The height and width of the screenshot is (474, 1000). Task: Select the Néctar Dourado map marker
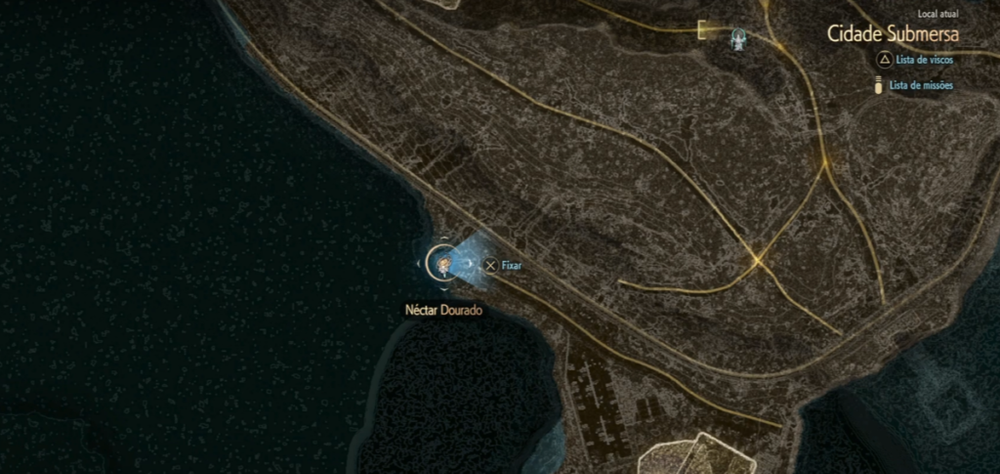tap(443, 263)
